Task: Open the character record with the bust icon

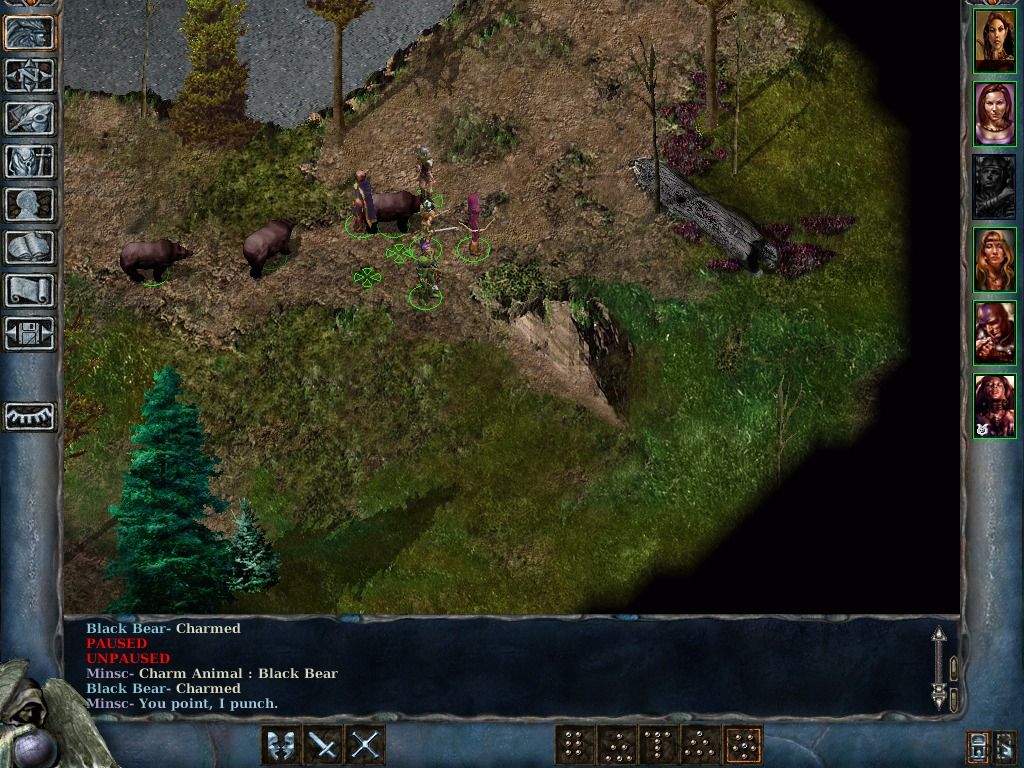Action: coord(30,204)
